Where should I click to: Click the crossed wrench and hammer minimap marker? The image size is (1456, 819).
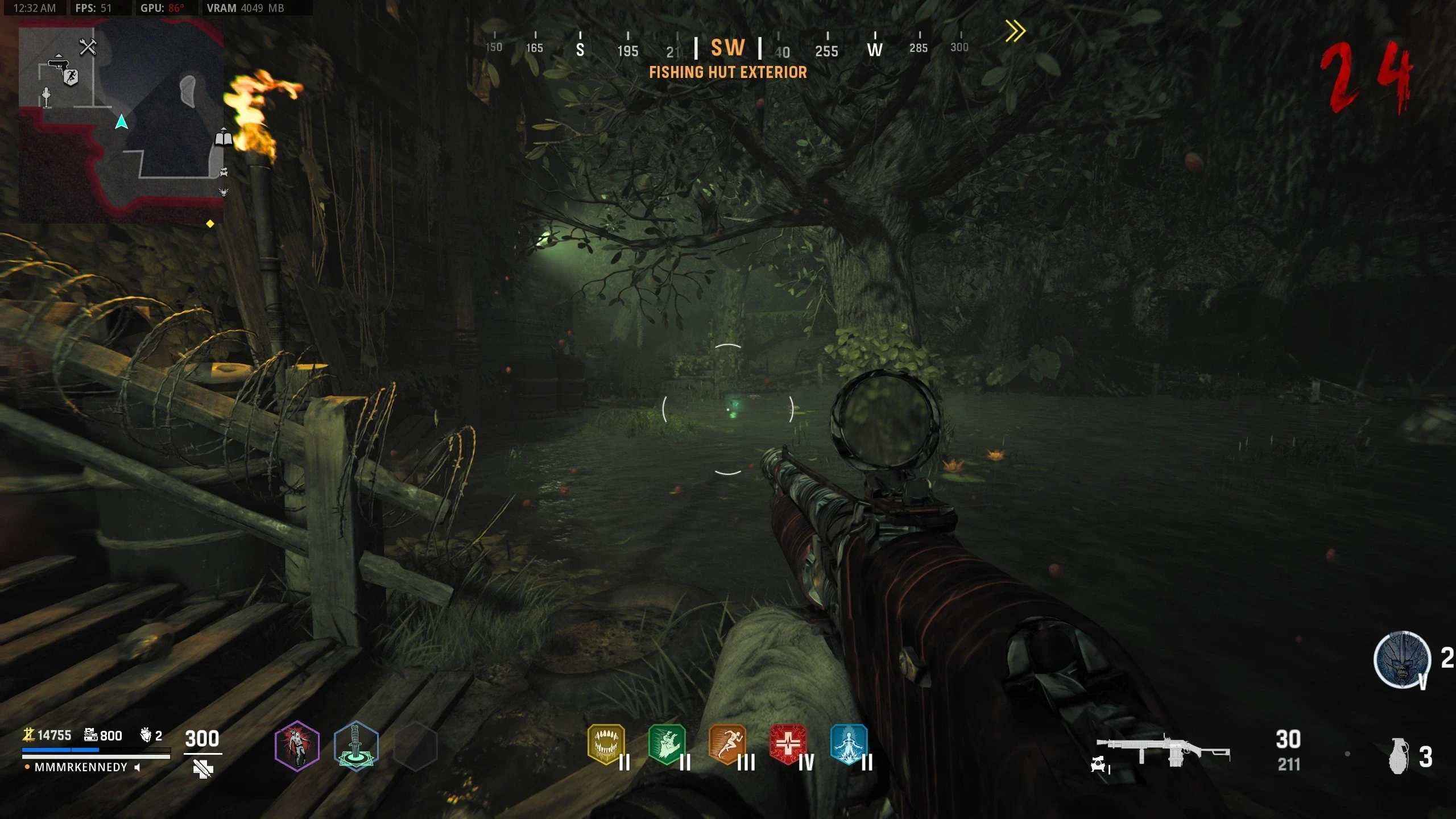pos(88,47)
